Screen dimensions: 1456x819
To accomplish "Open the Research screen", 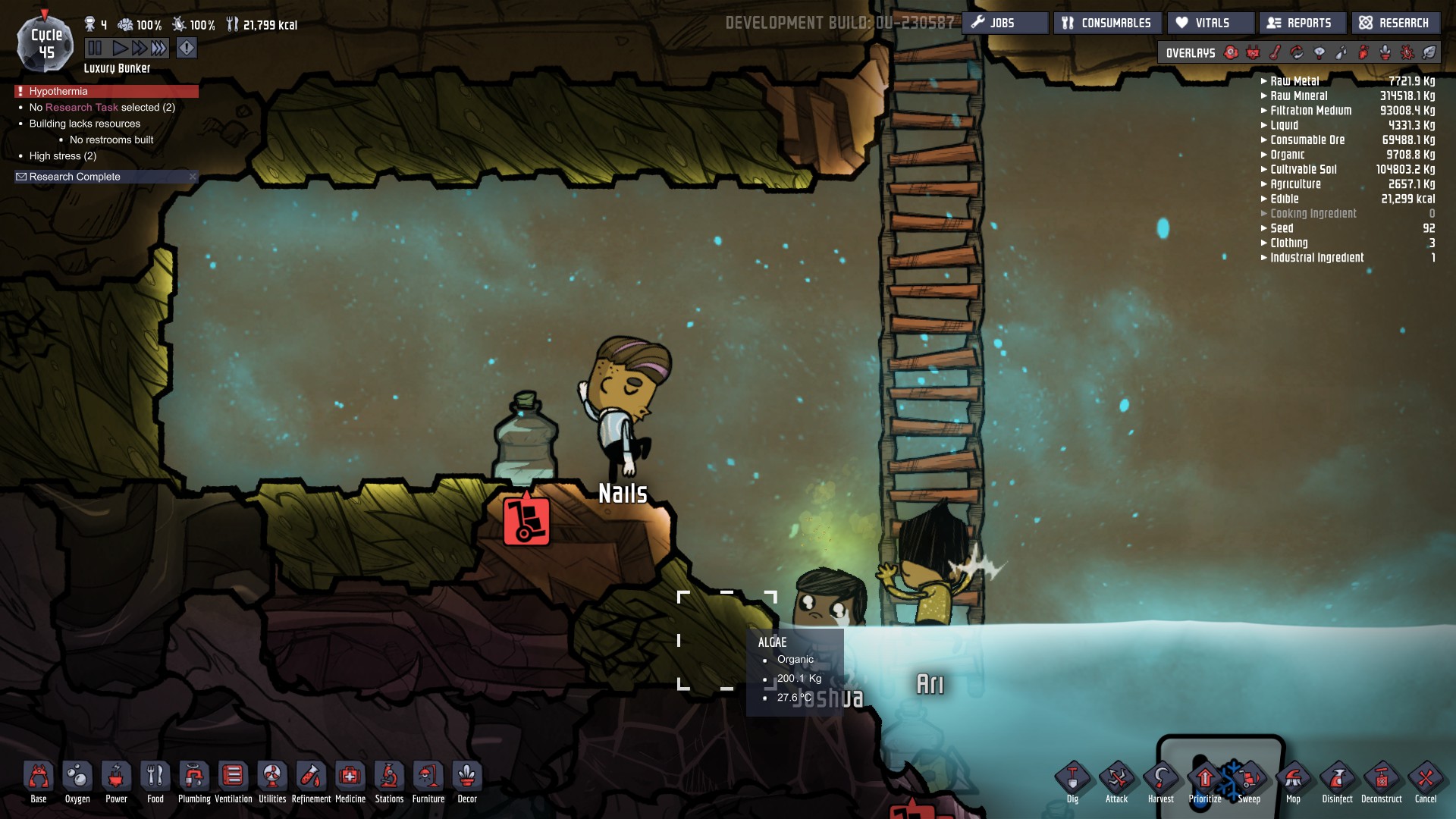I will (x=1395, y=23).
